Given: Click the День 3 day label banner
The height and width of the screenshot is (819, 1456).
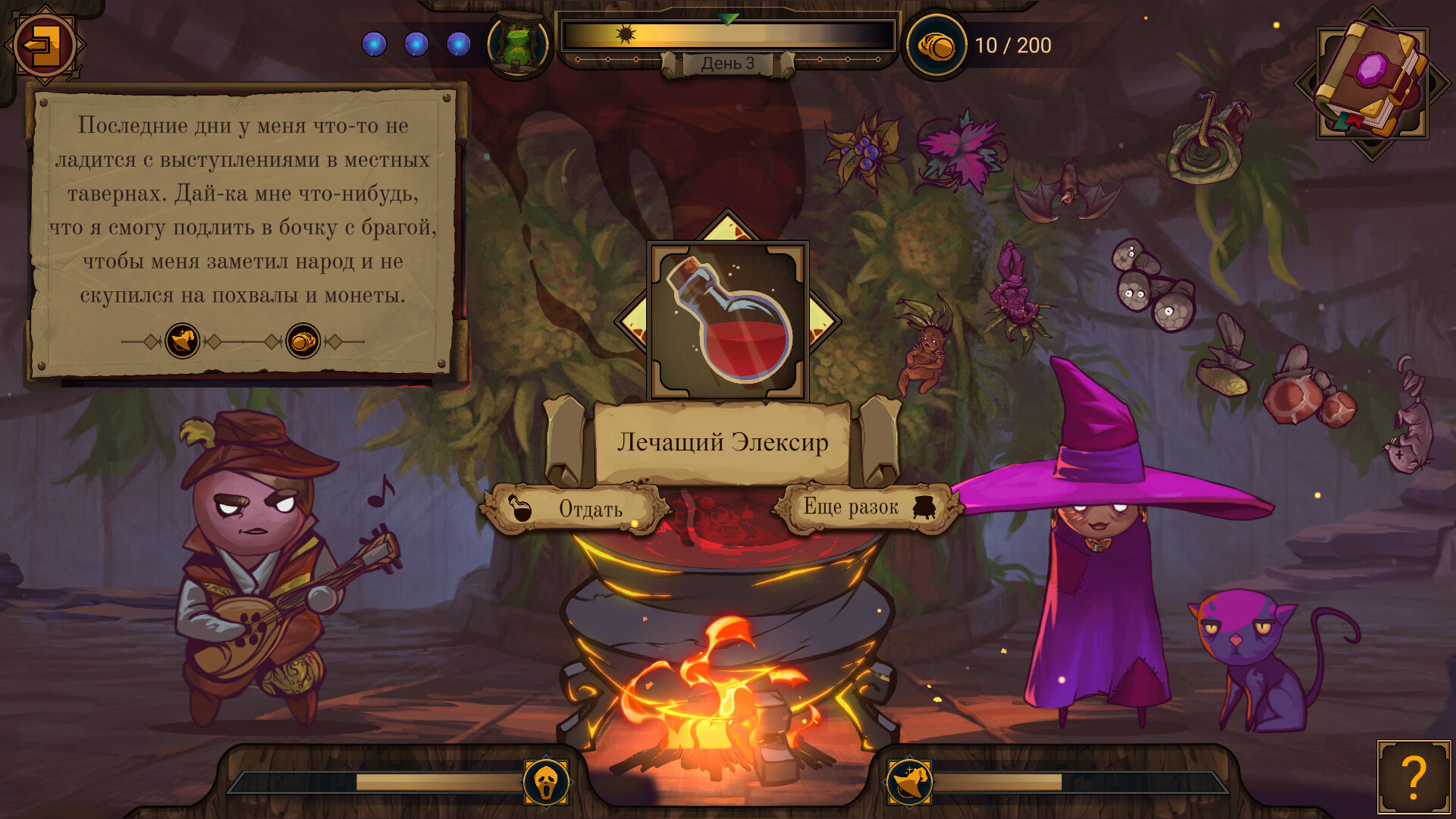Looking at the screenshot, I should pyautogui.click(x=727, y=64).
